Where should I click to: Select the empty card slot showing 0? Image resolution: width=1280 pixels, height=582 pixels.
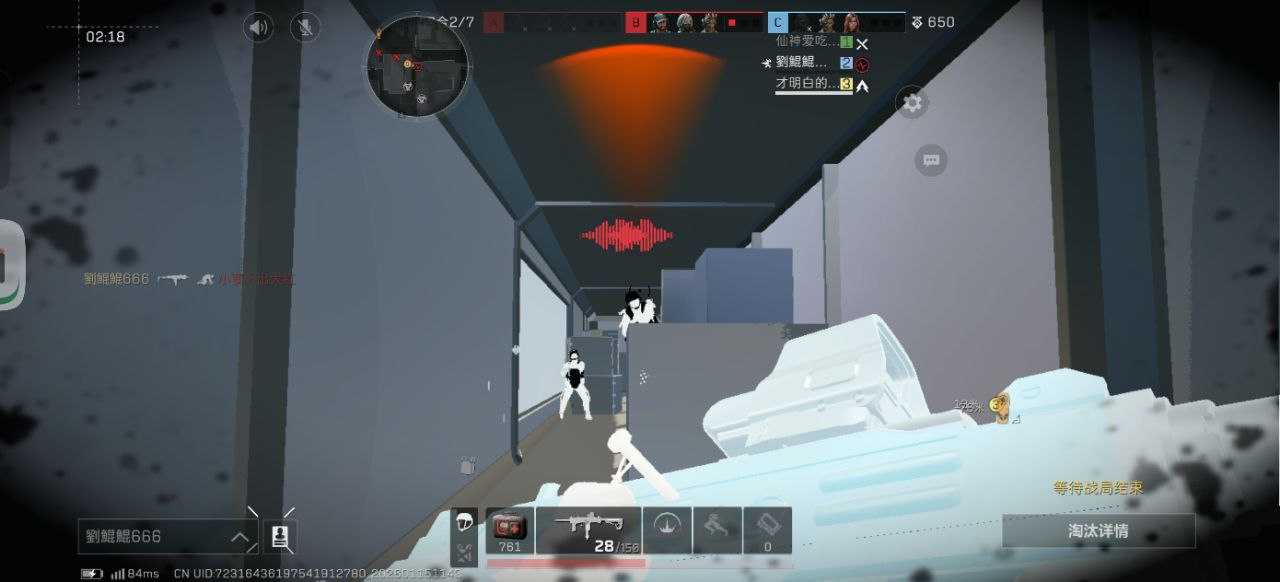(x=768, y=530)
